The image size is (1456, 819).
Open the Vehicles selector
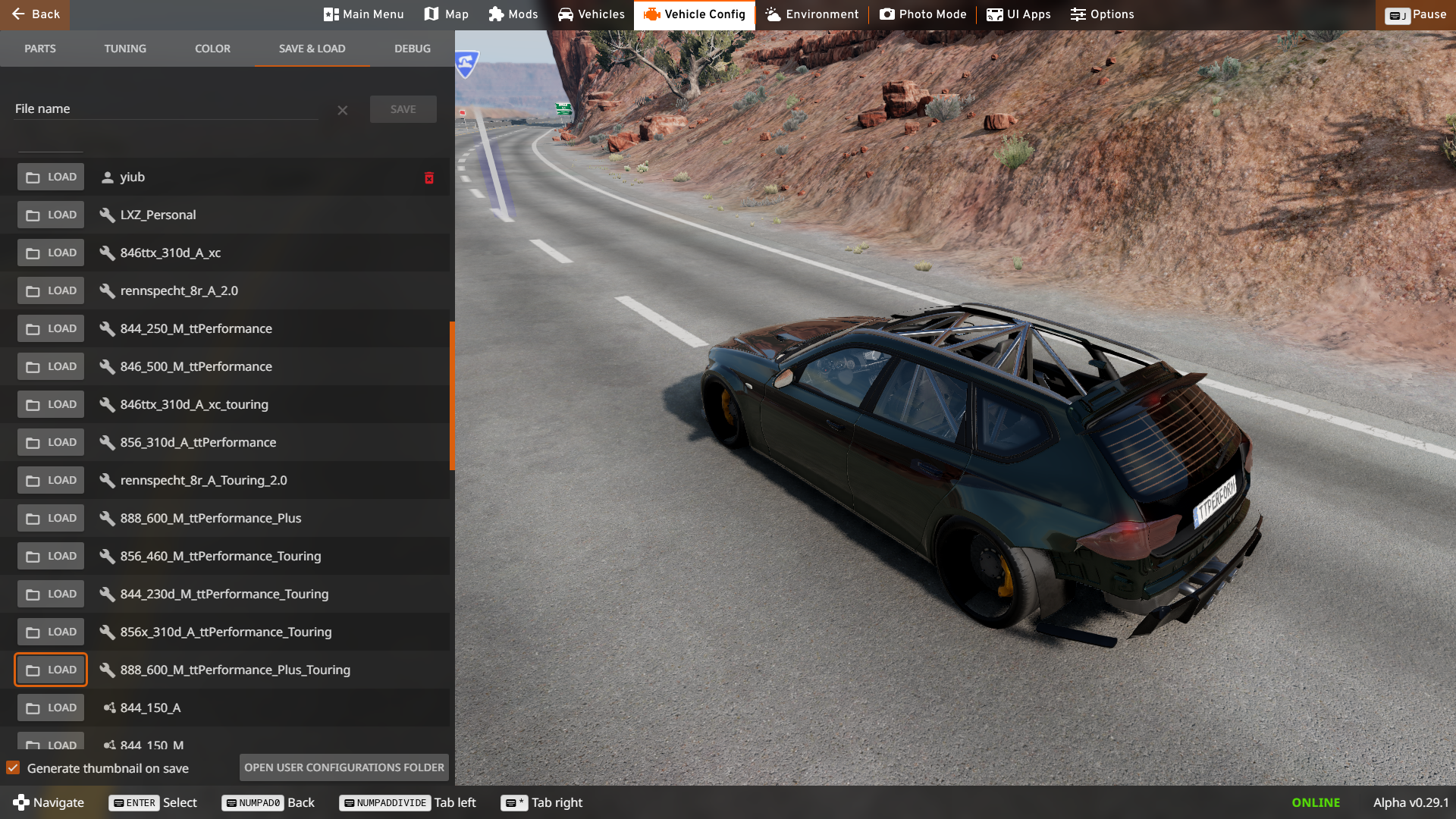pyautogui.click(x=591, y=14)
